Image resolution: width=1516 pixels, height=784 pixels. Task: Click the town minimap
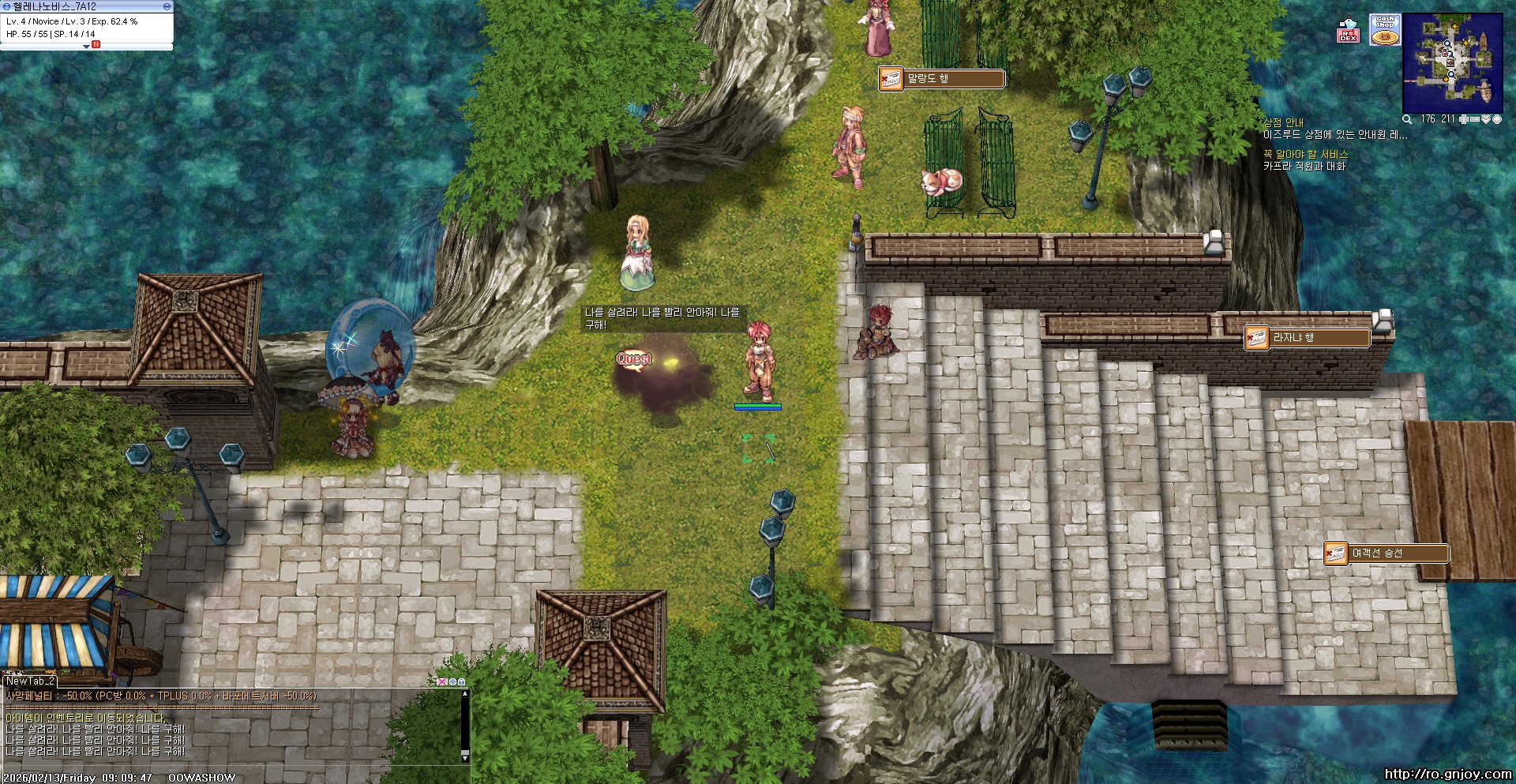tap(1452, 63)
